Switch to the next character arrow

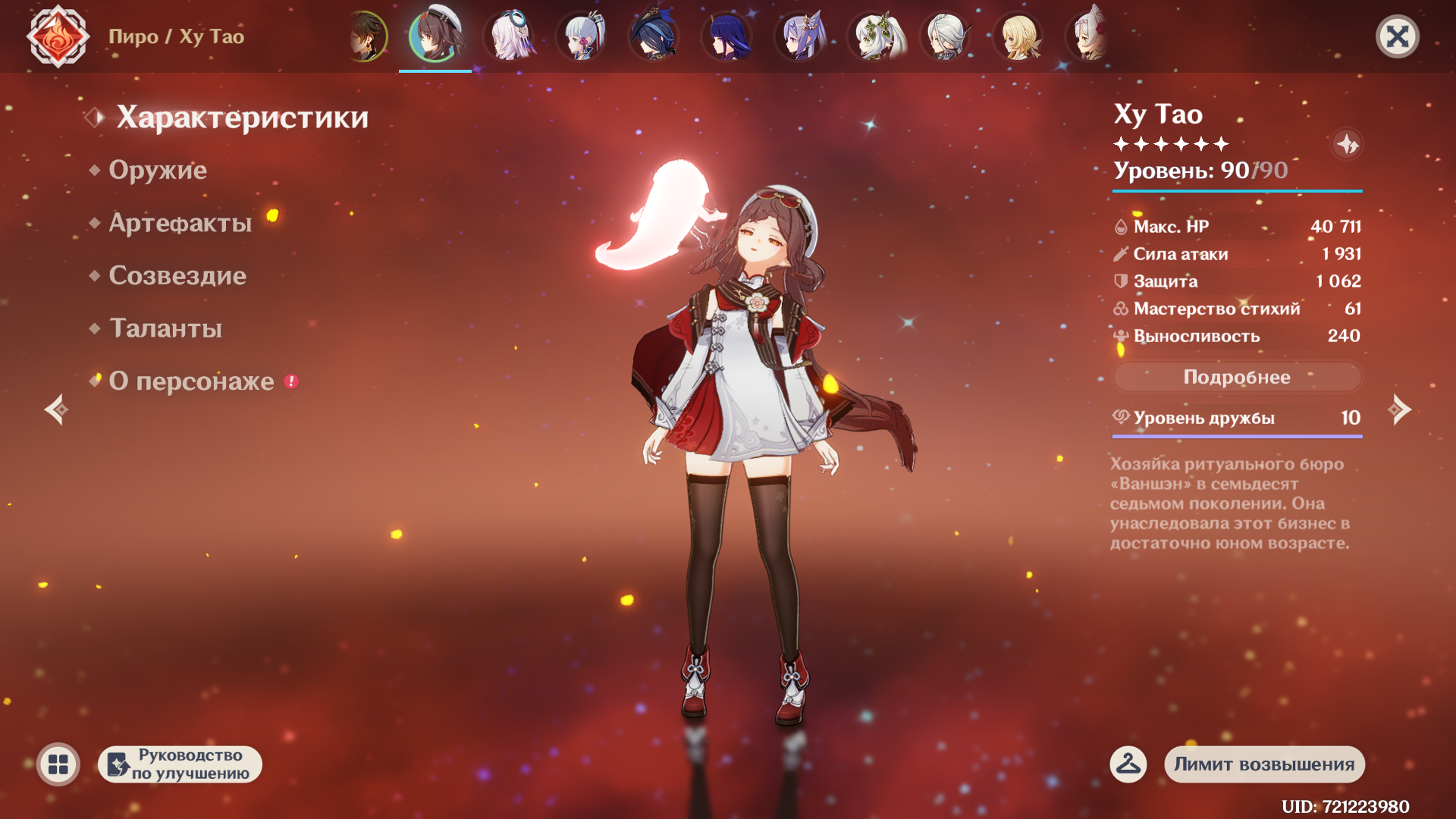coord(1399,409)
